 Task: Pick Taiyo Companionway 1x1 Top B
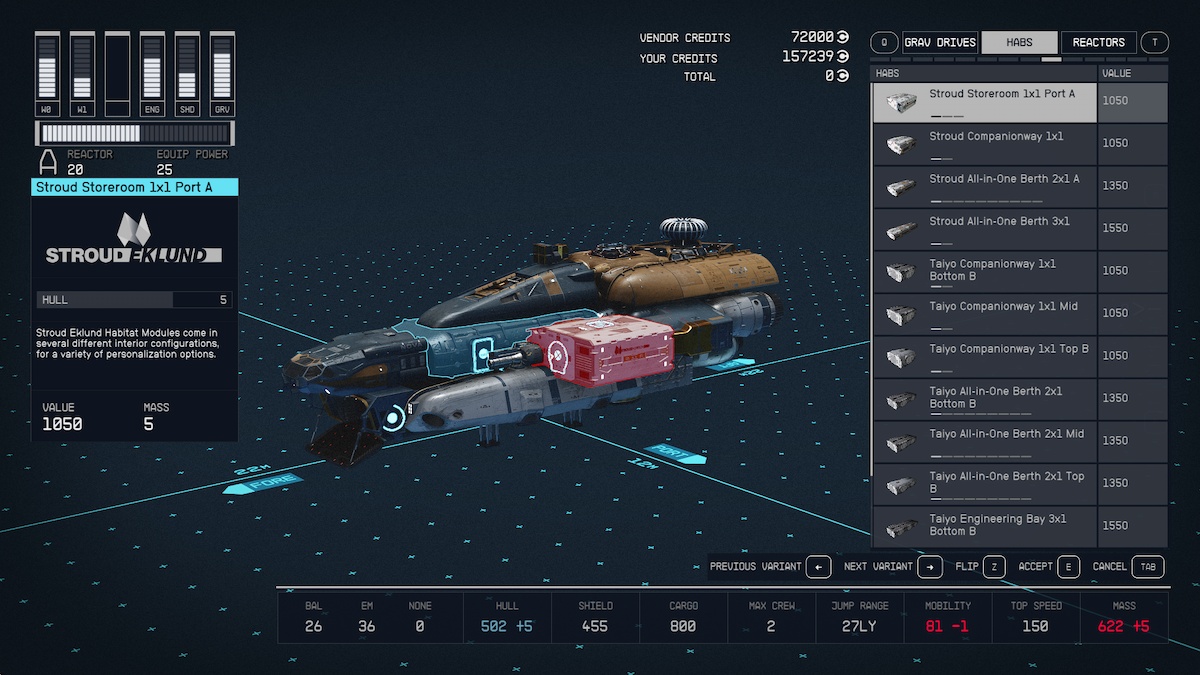[x=985, y=356]
